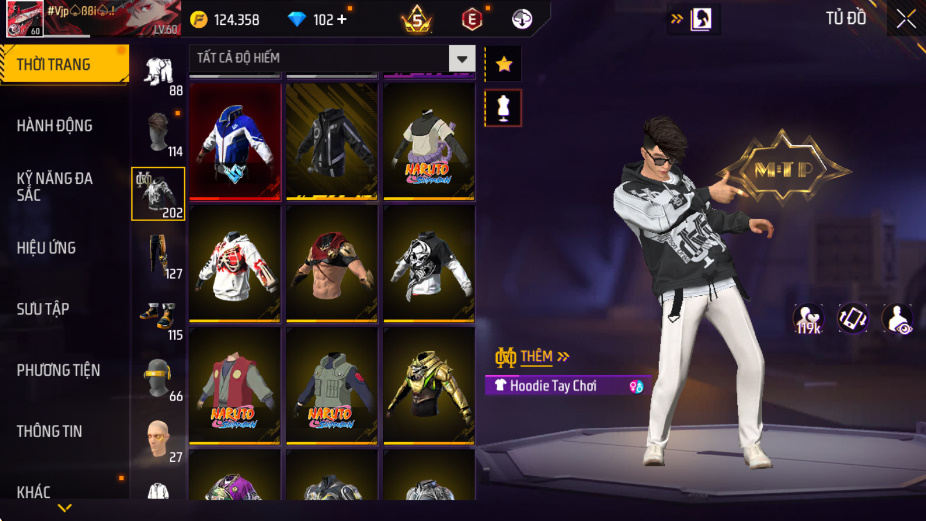This screenshot has height=521, width=926.
Task: Open the Phương Tiện tab
Action: tap(59, 370)
